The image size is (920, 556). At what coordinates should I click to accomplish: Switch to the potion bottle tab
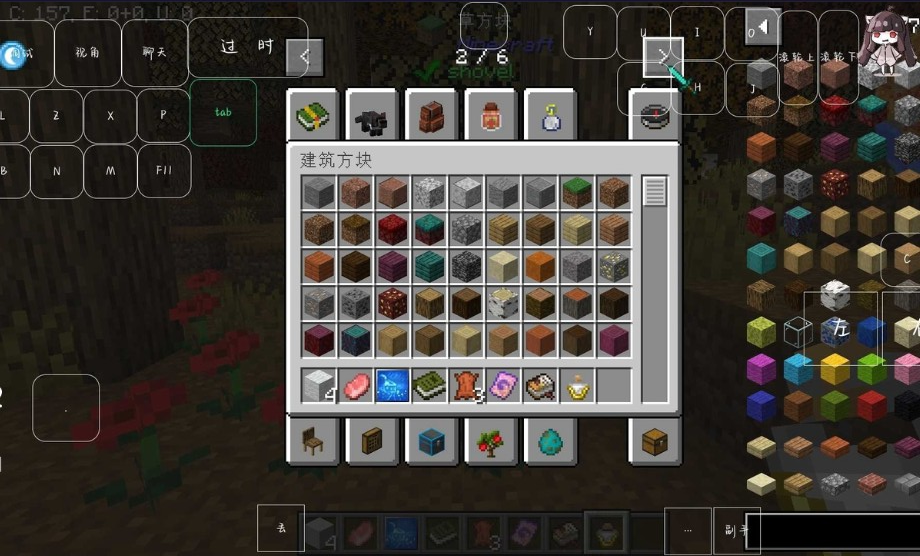549,118
